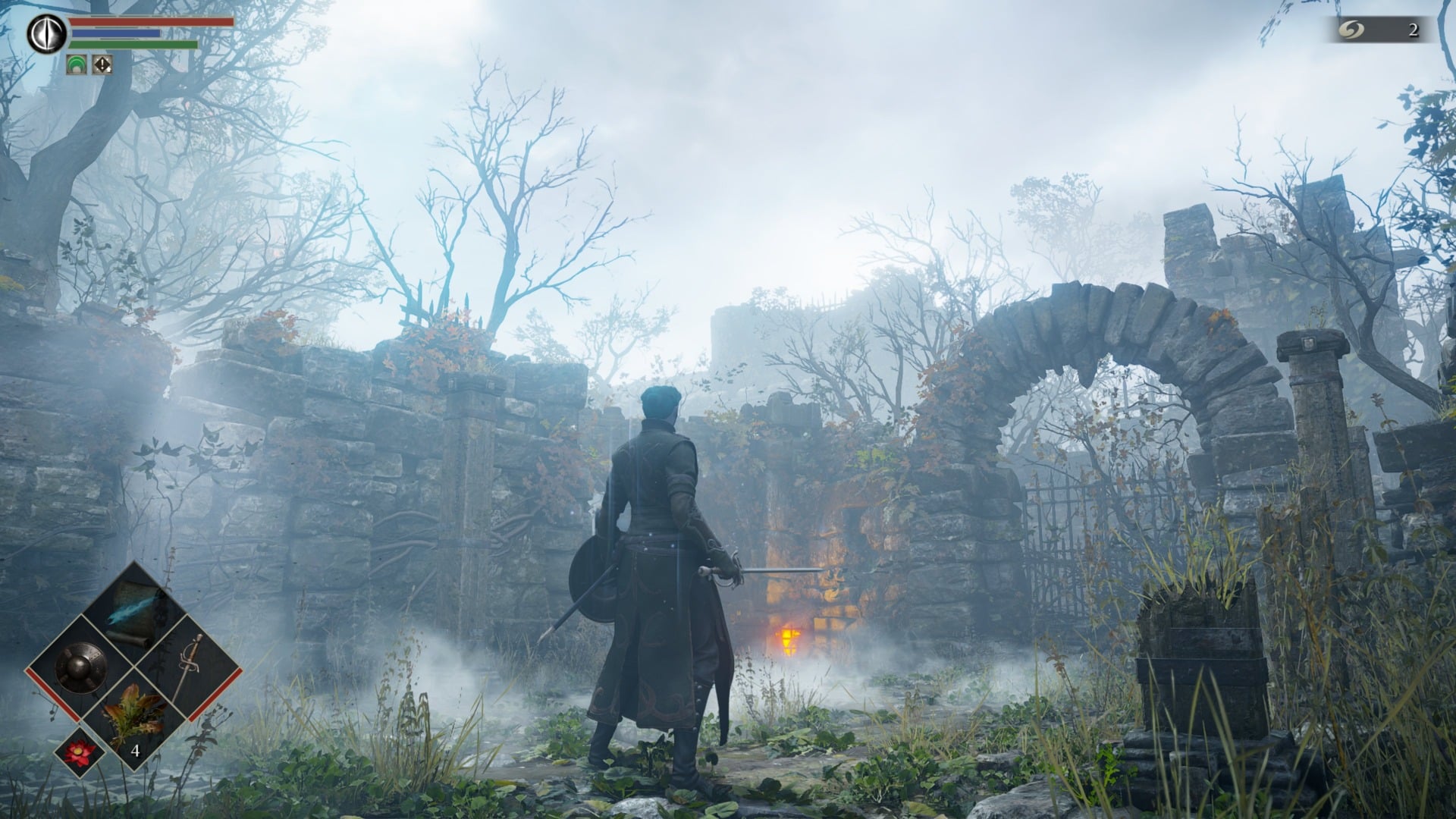Click the green regeneration buff icon
The width and height of the screenshot is (1456, 819).
tap(77, 65)
